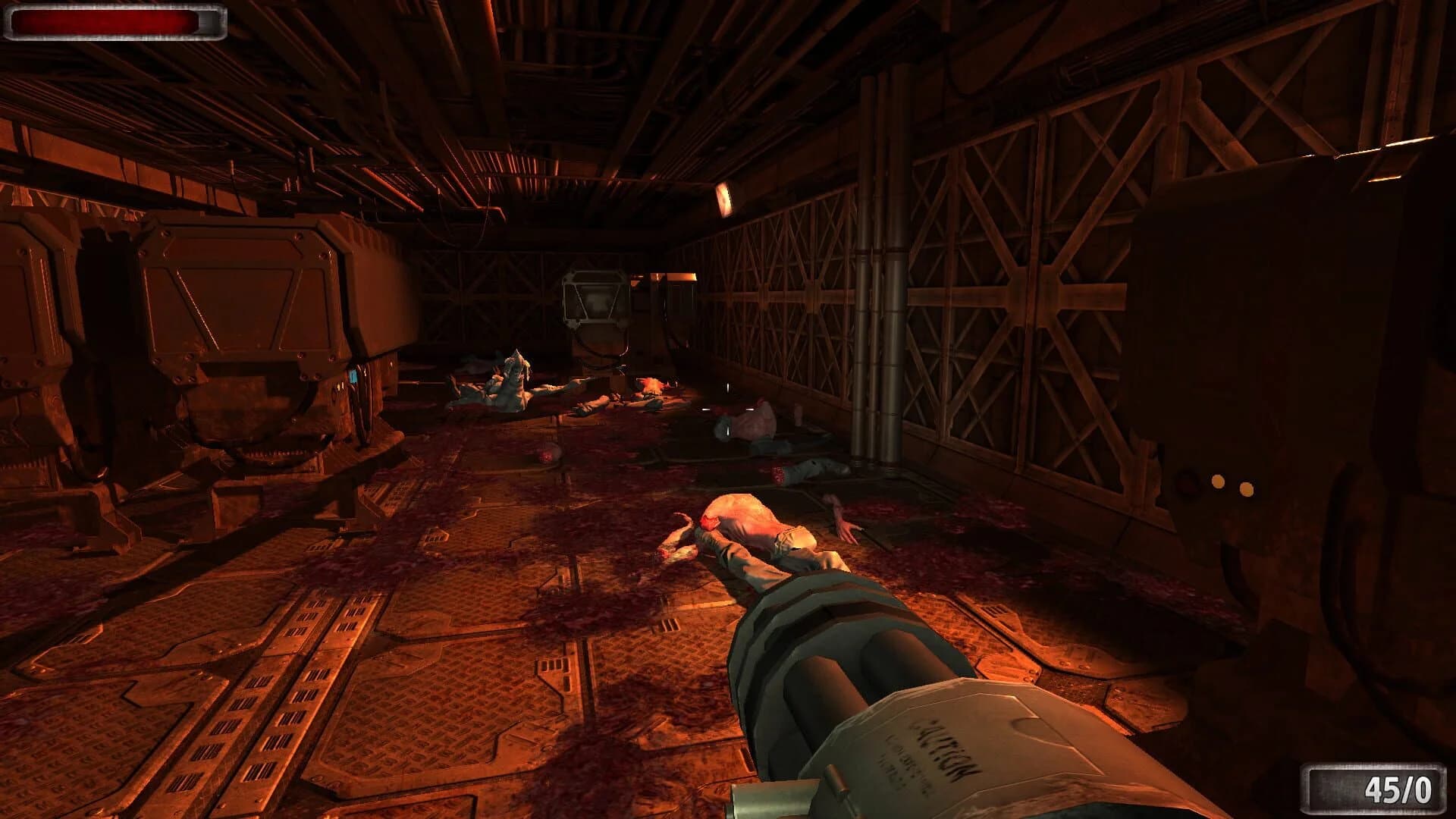This screenshot has width=1456, height=819.
Task: Click the right yellow indicator light on the panel
Action: click(x=1246, y=490)
